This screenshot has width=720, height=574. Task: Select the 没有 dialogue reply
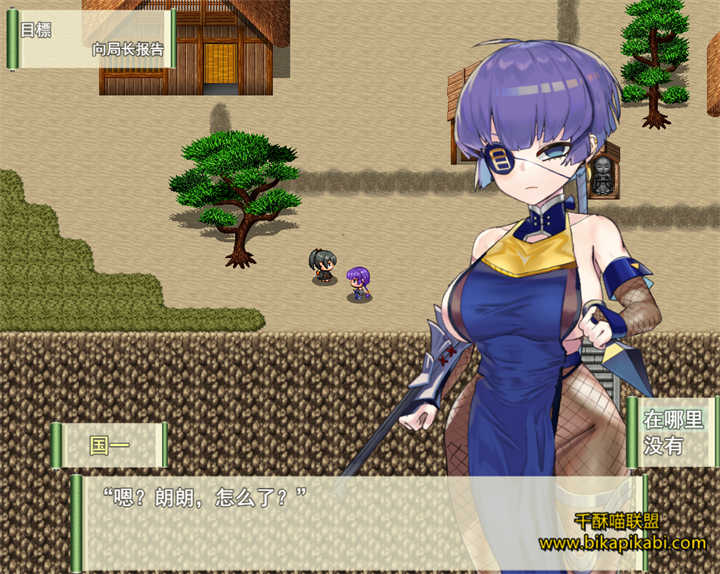(x=663, y=446)
